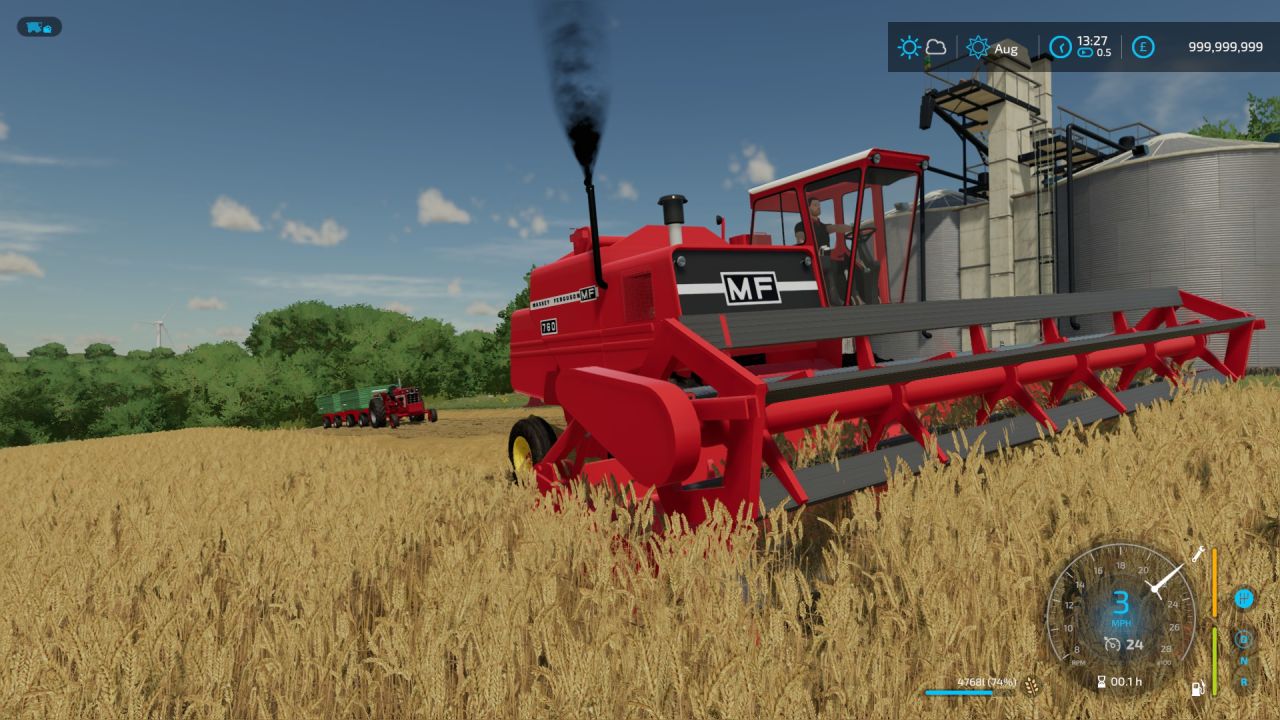Select the Aug season indicator
Screen dimensions: 1280x720
992,48
